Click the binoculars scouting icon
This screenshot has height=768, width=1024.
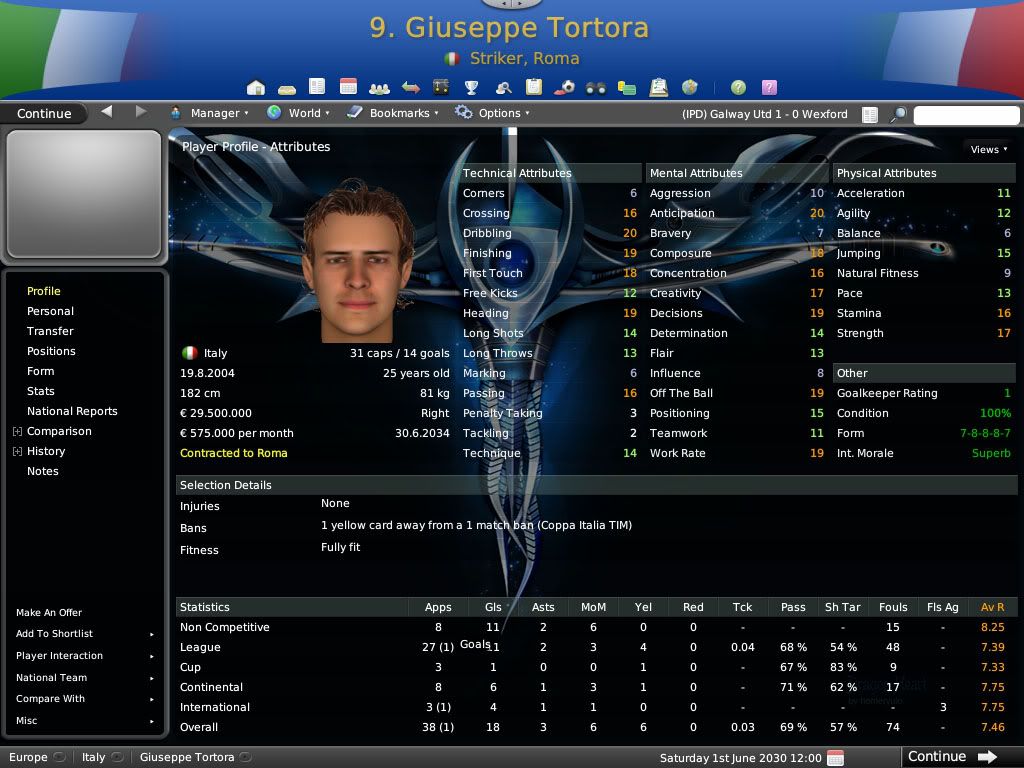coord(596,87)
